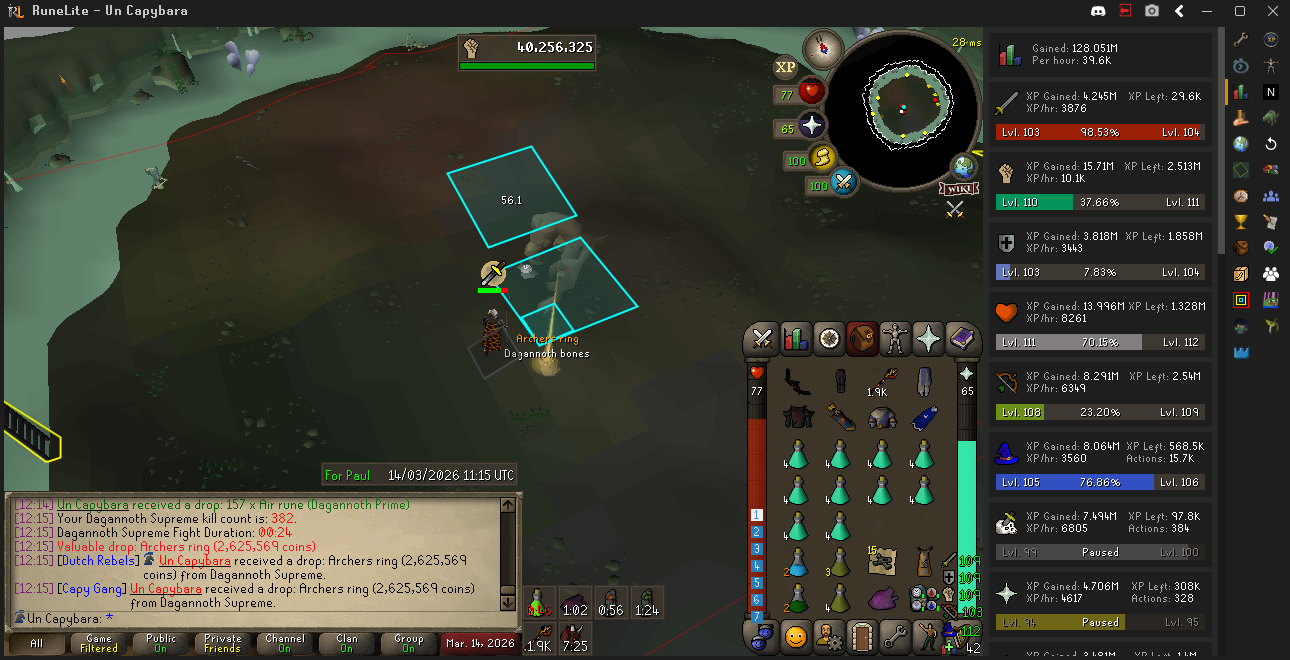Open the logout door tab
1290x660 pixels.
click(861, 635)
